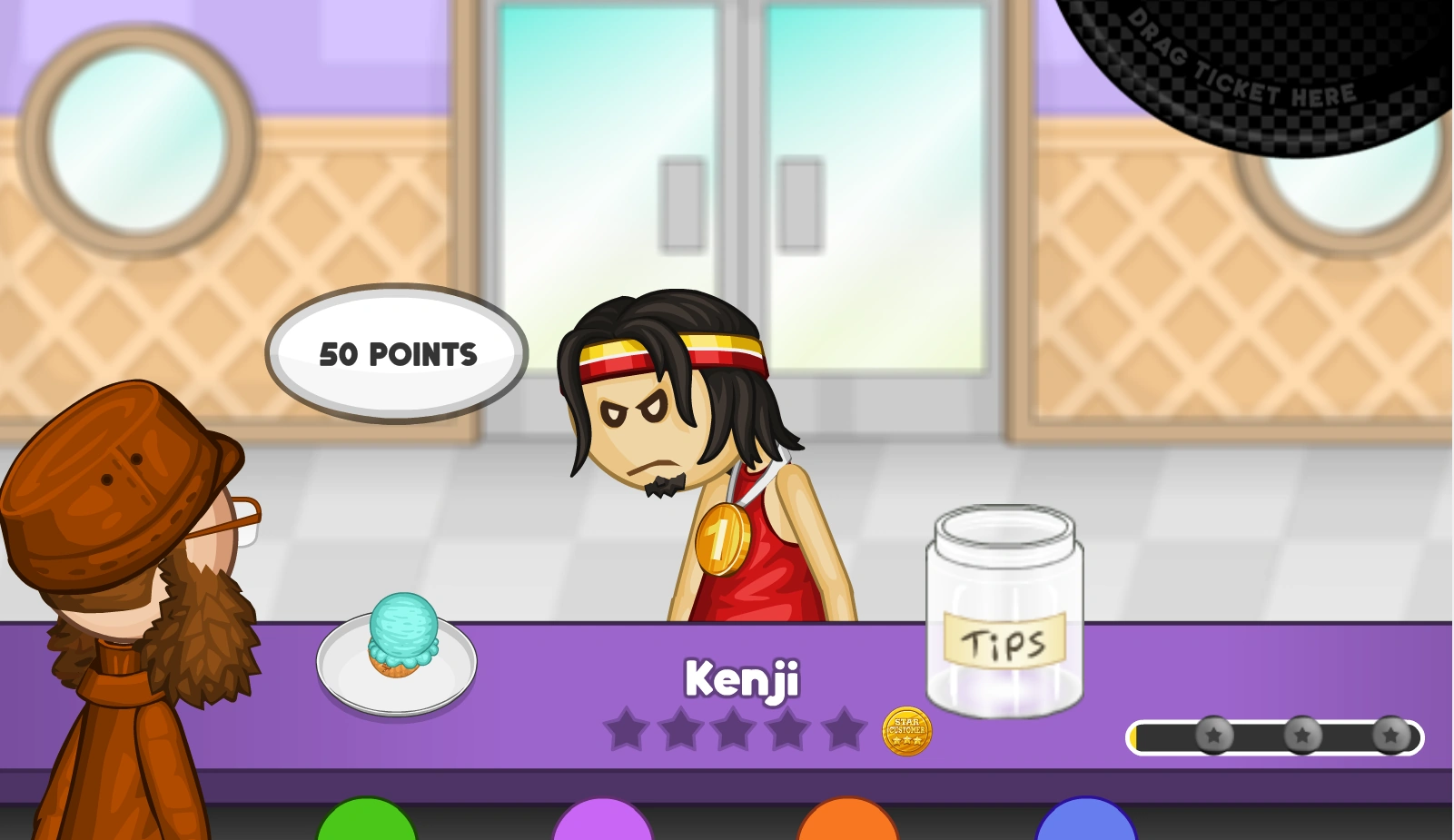Screen dimensions: 1454x840
Task: Click Kenji's name label
Action: [x=742, y=679]
